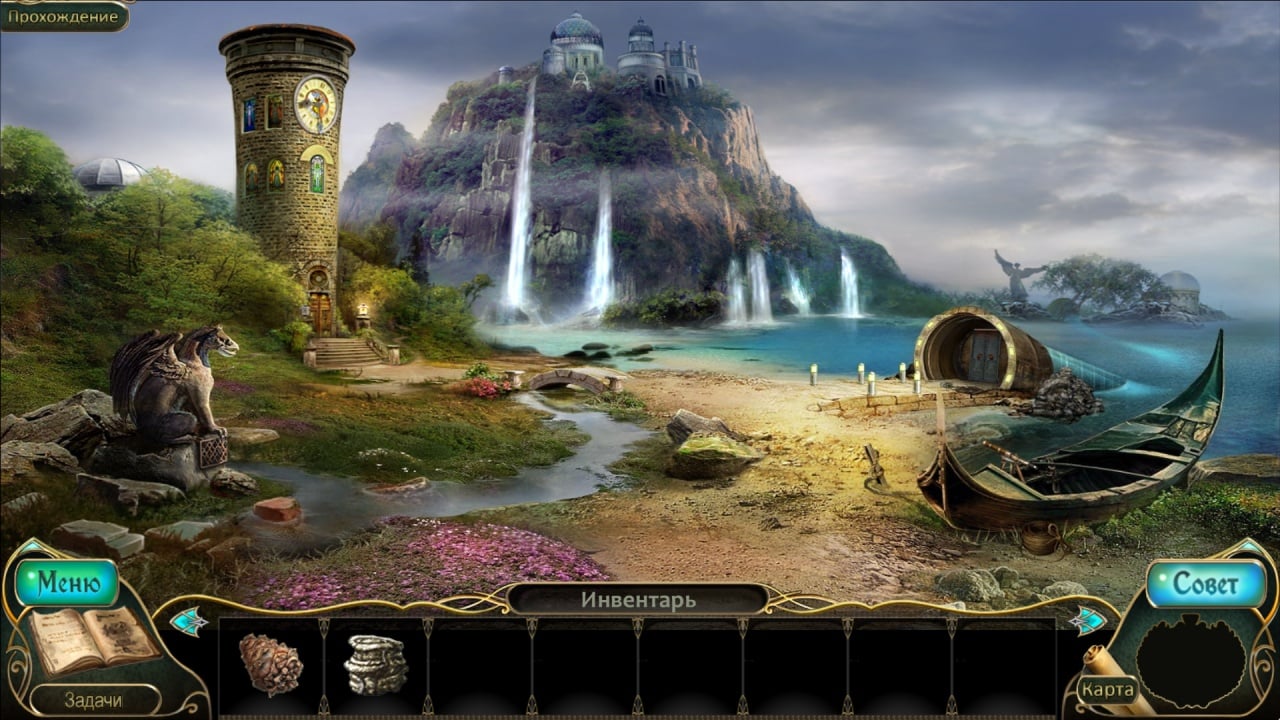Screen dimensions: 1280x720
Task: Click the Инвентарь inventory label
Action: coord(638,600)
